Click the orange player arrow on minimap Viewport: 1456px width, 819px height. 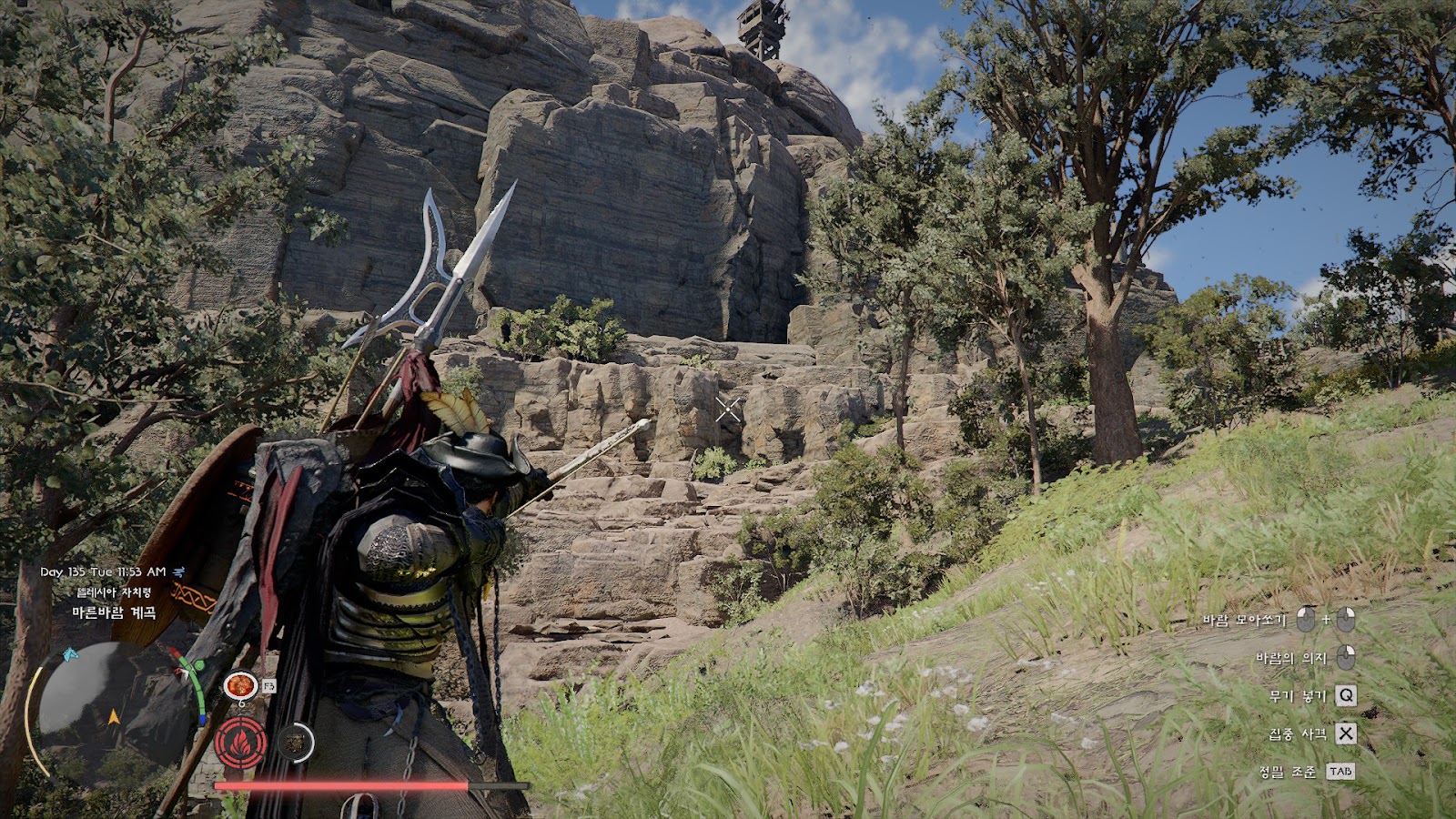point(114,717)
